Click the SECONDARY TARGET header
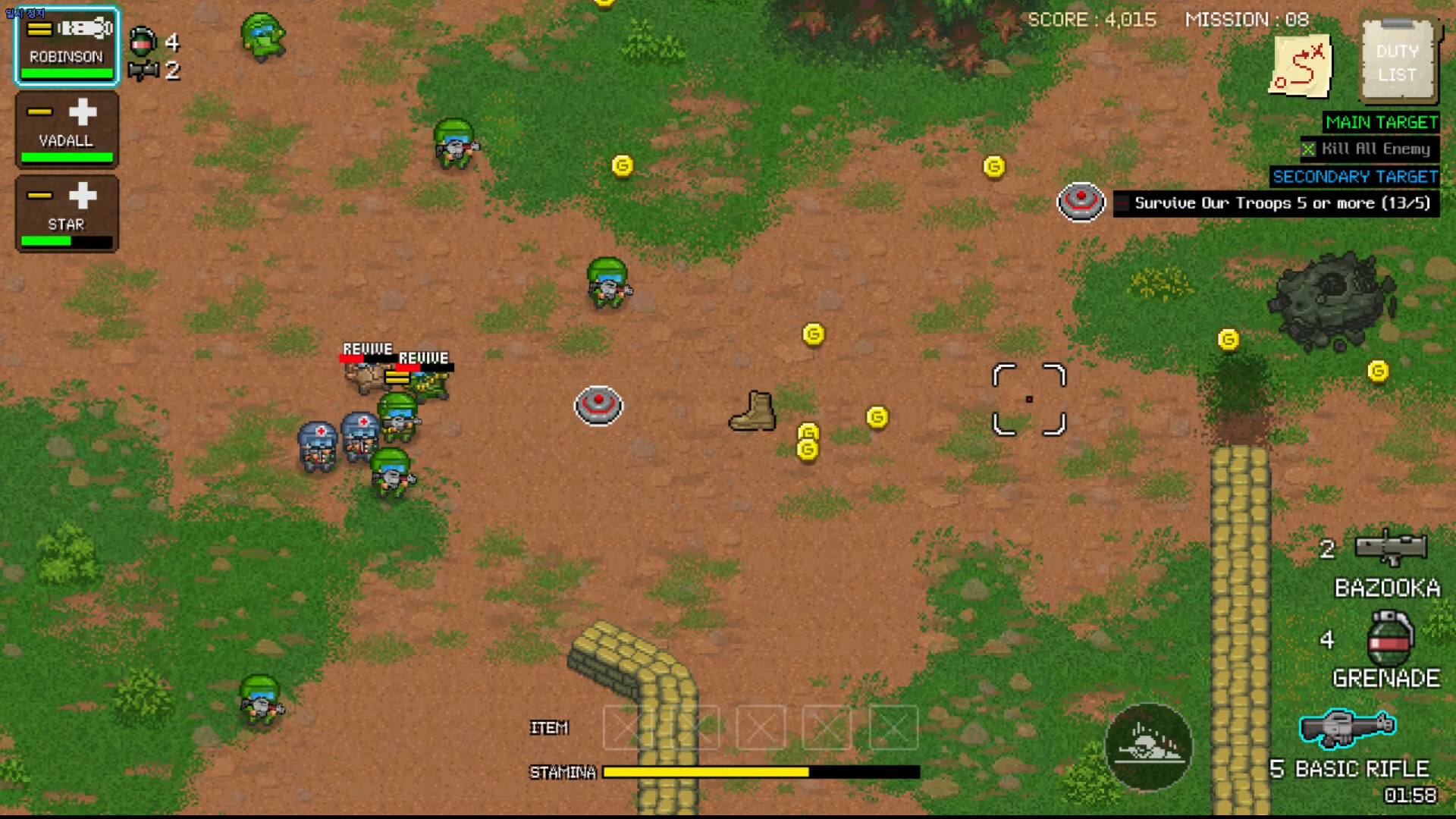The image size is (1456, 819). 1355,177
